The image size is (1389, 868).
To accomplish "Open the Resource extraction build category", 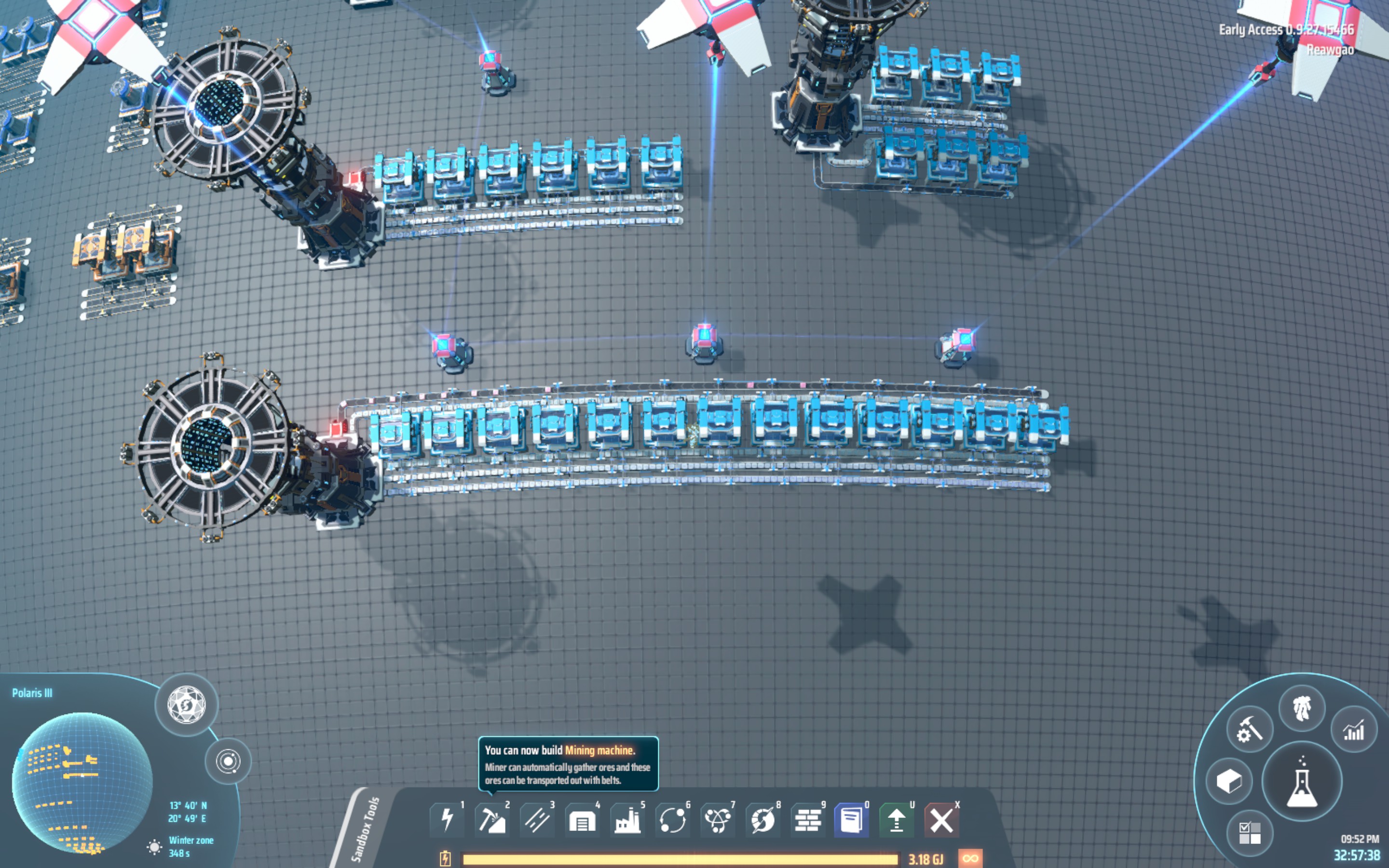I will 492,820.
